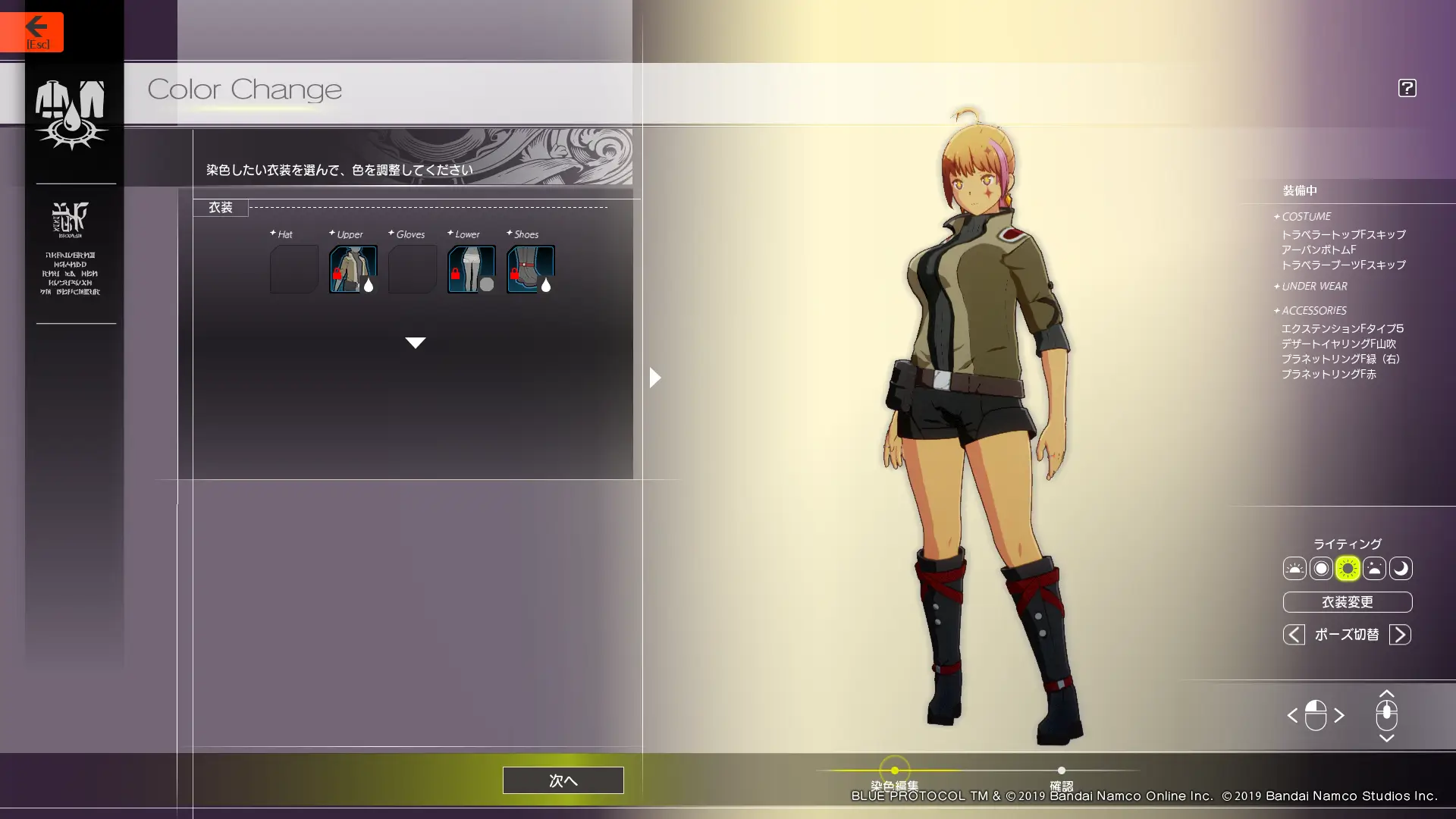Set lighting to sunrise preset
This screenshot has width=1456, height=819.
(x=1294, y=569)
